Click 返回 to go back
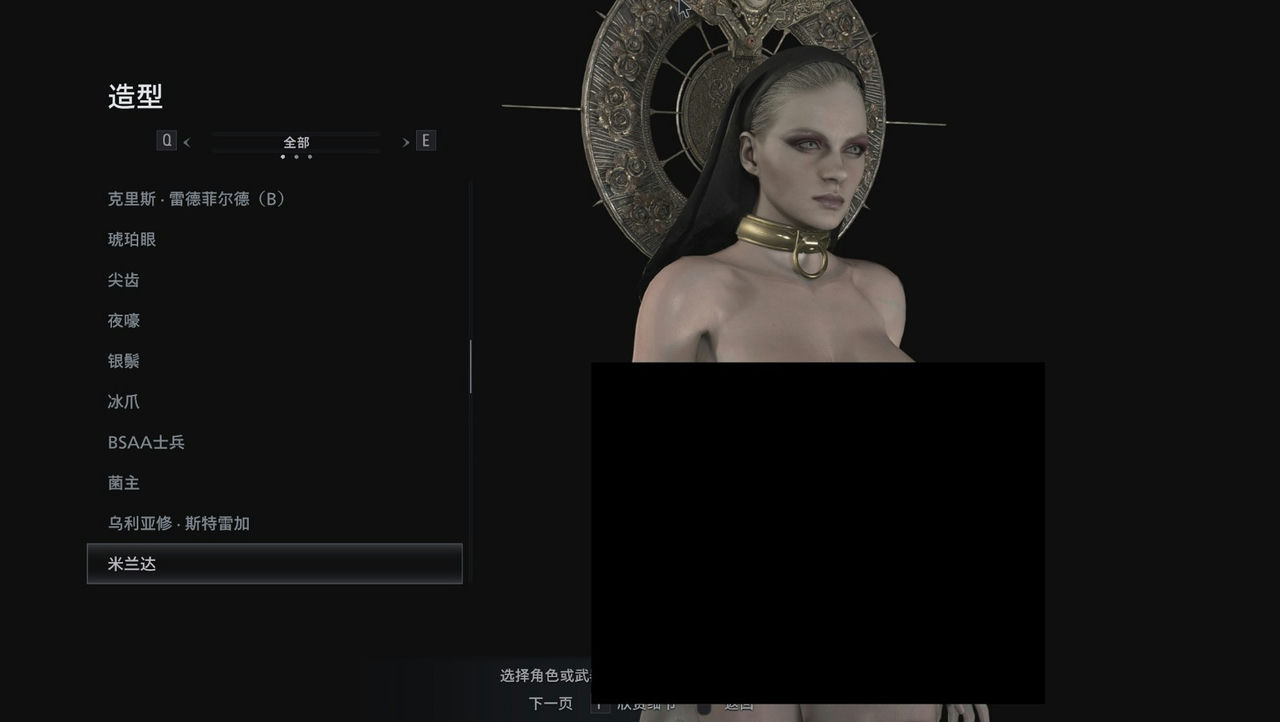This screenshot has height=722, width=1280. click(x=737, y=704)
